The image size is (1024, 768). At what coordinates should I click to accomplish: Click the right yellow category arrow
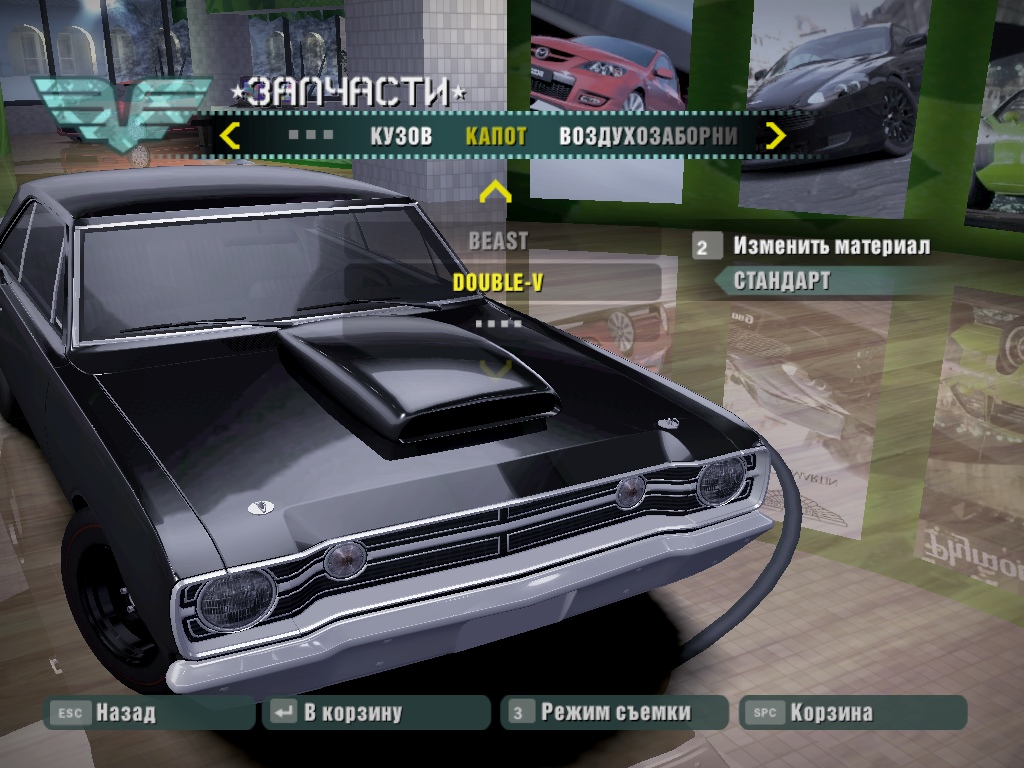coord(776,135)
